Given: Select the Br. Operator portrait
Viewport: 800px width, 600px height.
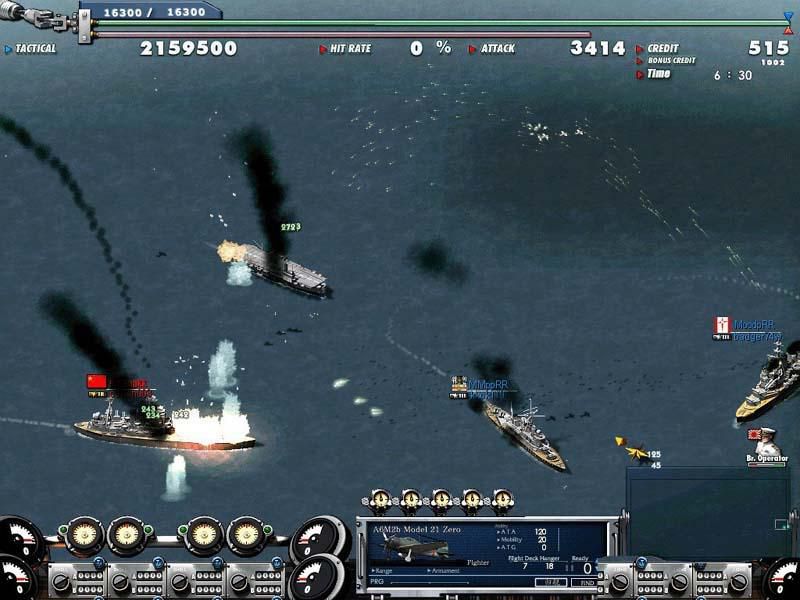Looking at the screenshot, I should coord(766,442).
